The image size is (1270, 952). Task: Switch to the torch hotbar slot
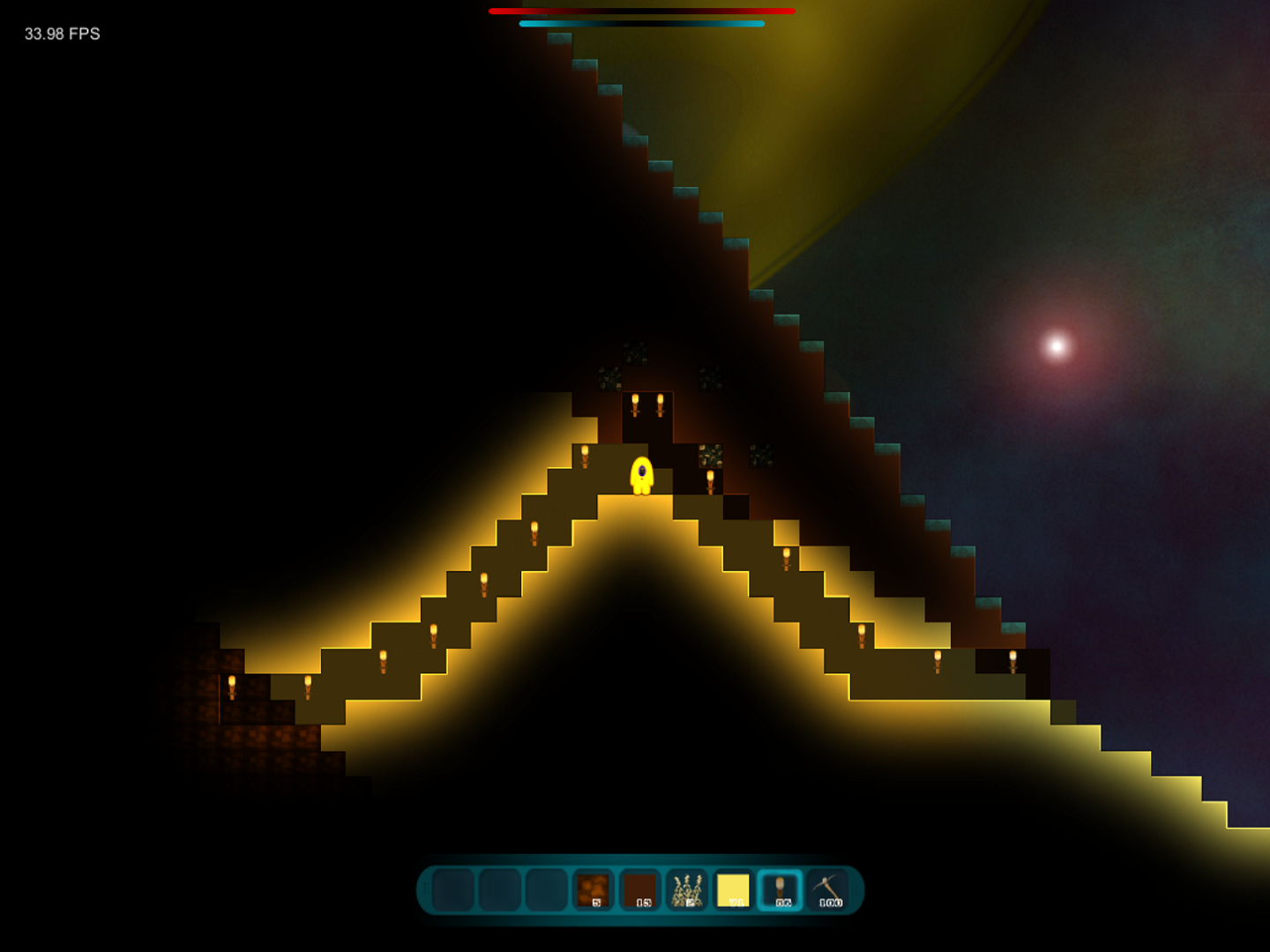[x=781, y=889]
